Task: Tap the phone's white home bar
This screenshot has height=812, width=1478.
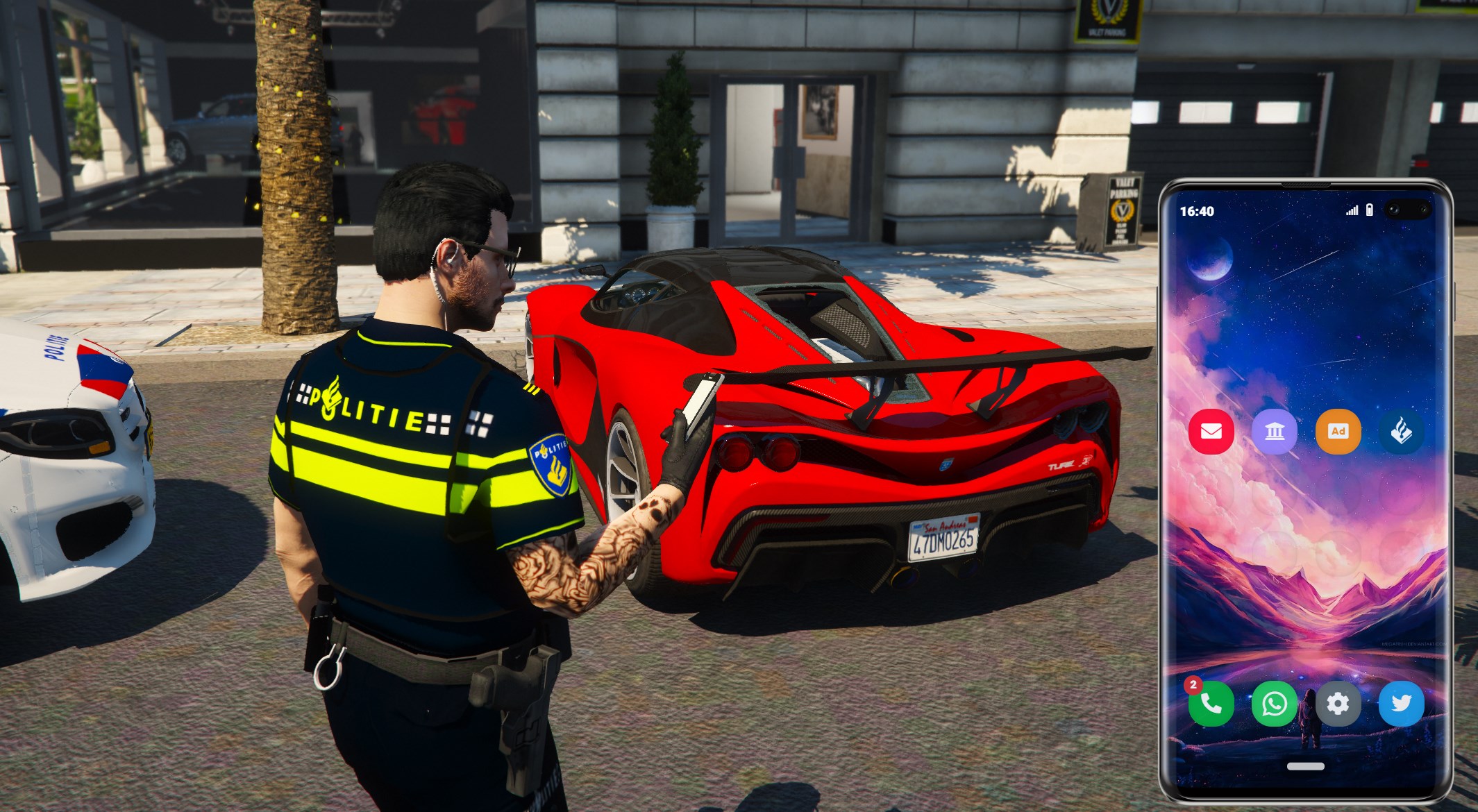Action: (x=1305, y=766)
